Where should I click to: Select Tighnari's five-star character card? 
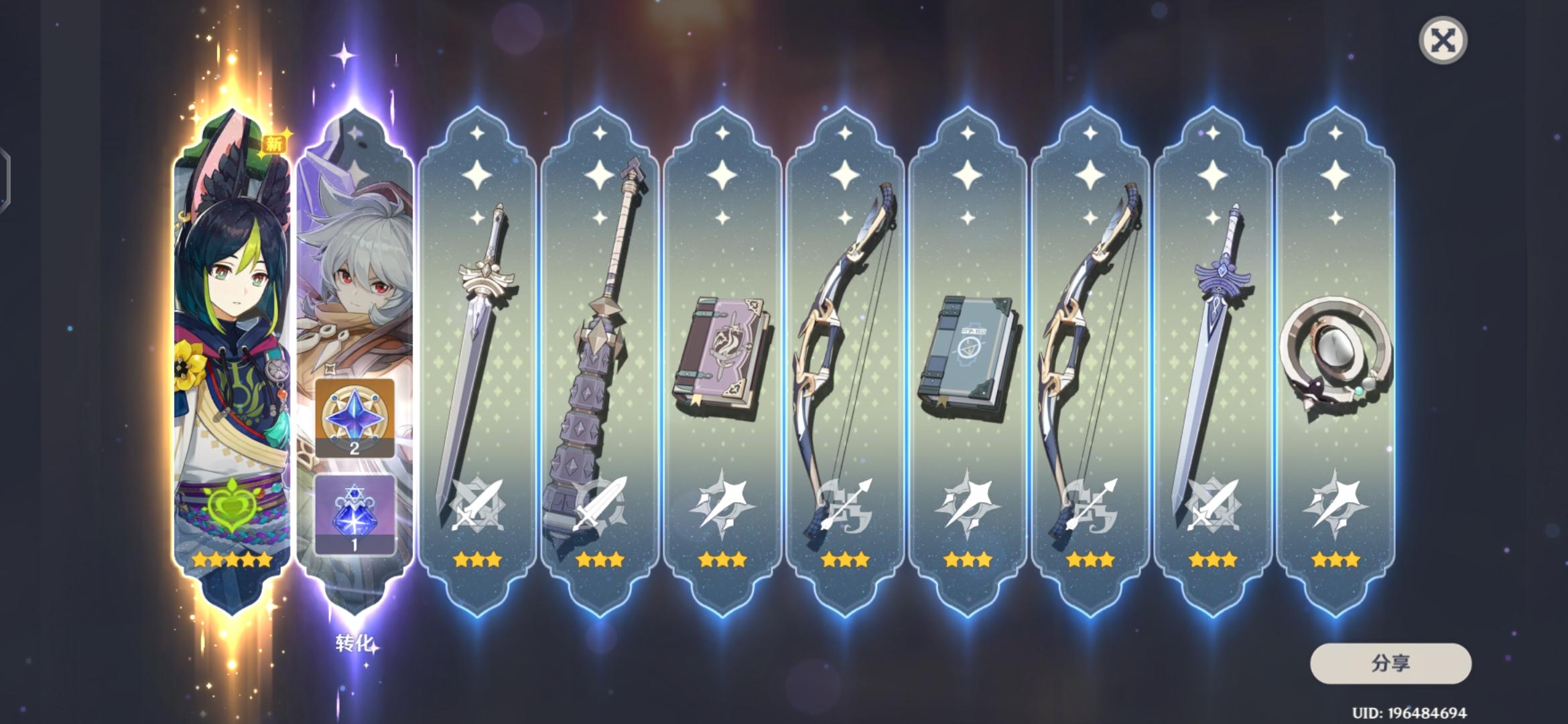click(231, 335)
